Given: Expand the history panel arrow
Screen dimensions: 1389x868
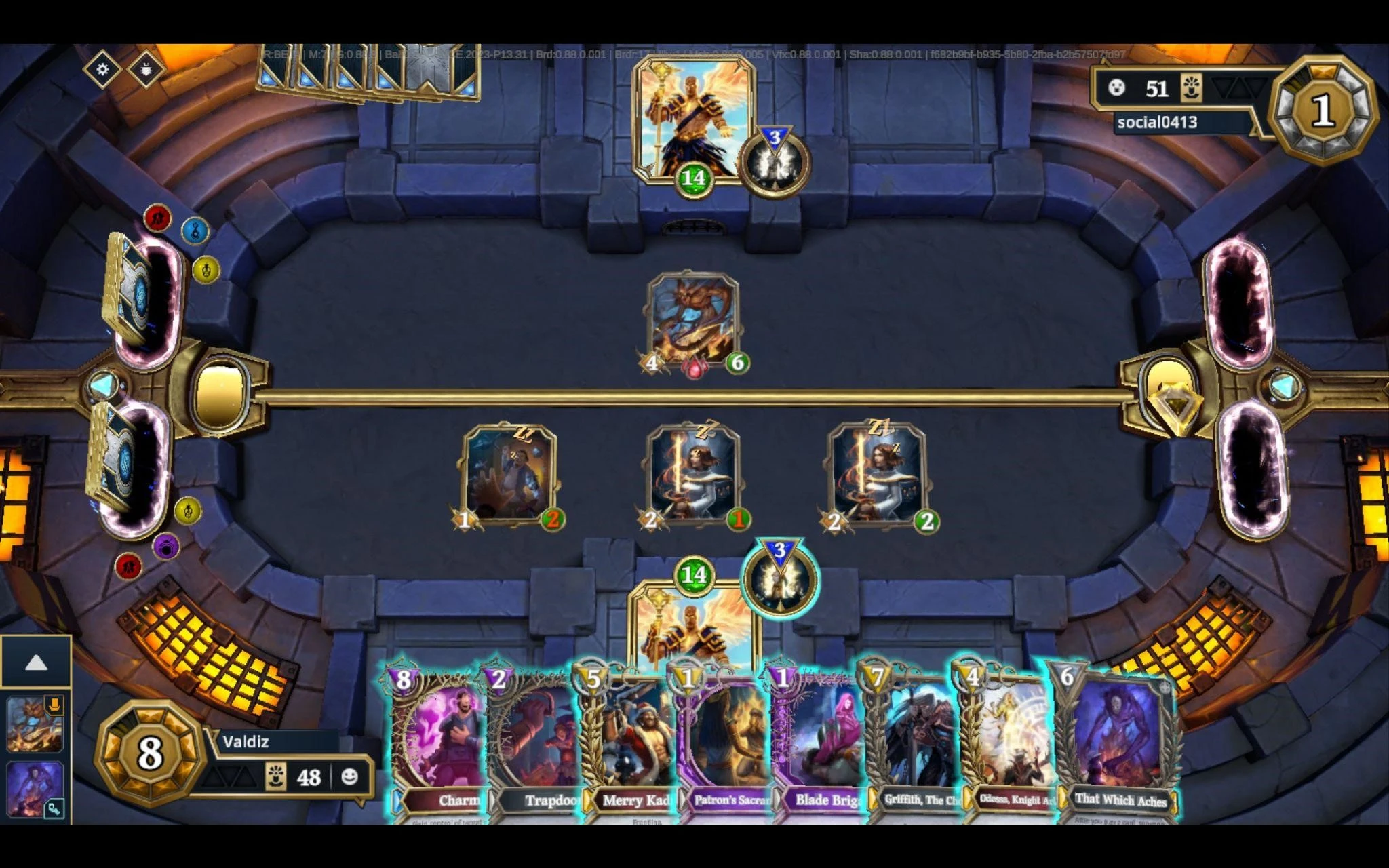Looking at the screenshot, I should (36, 663).
